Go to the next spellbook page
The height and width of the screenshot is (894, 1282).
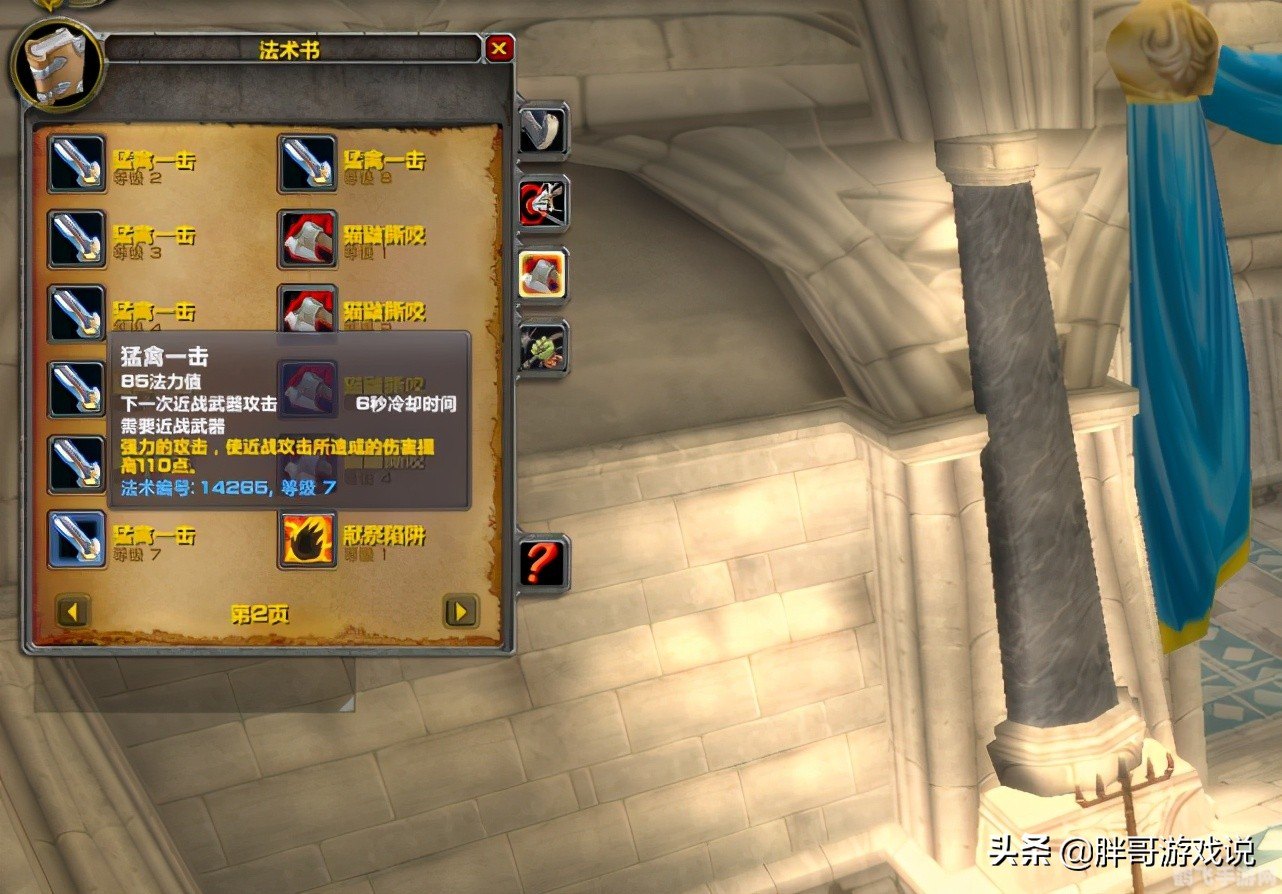pyautogui.click(x=460, y=610)
